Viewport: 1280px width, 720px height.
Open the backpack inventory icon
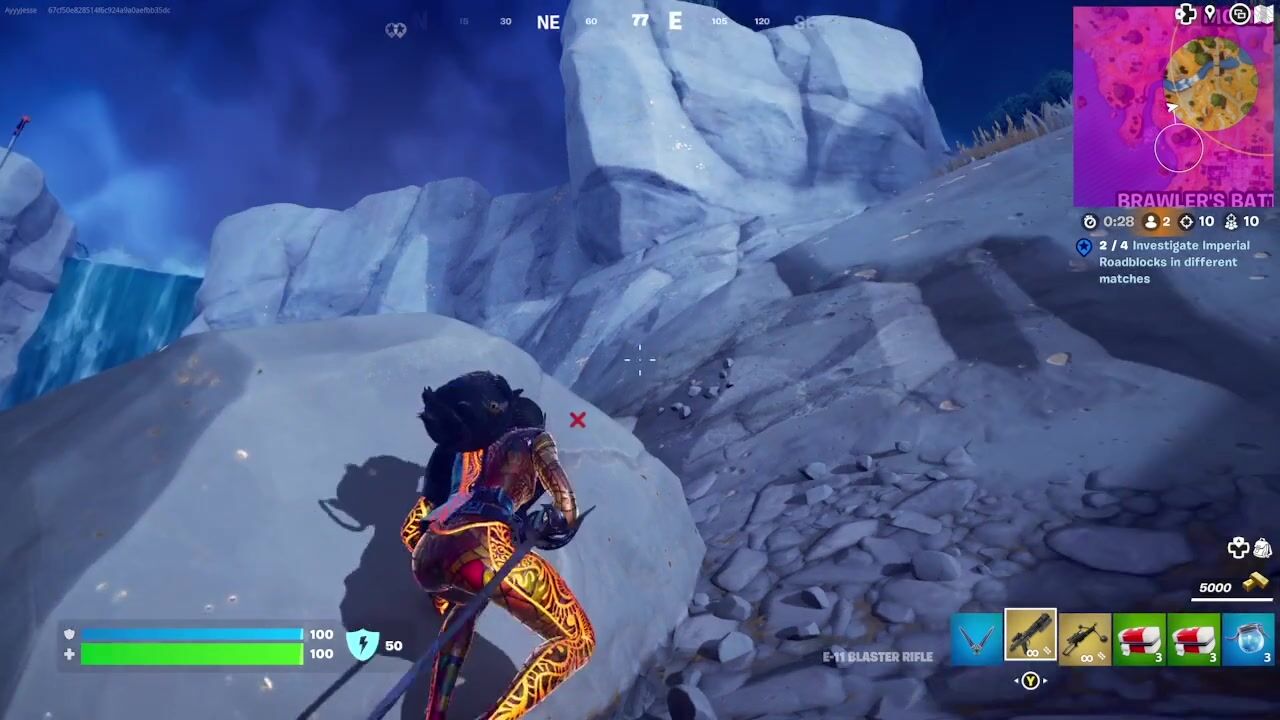(1262, 548)
